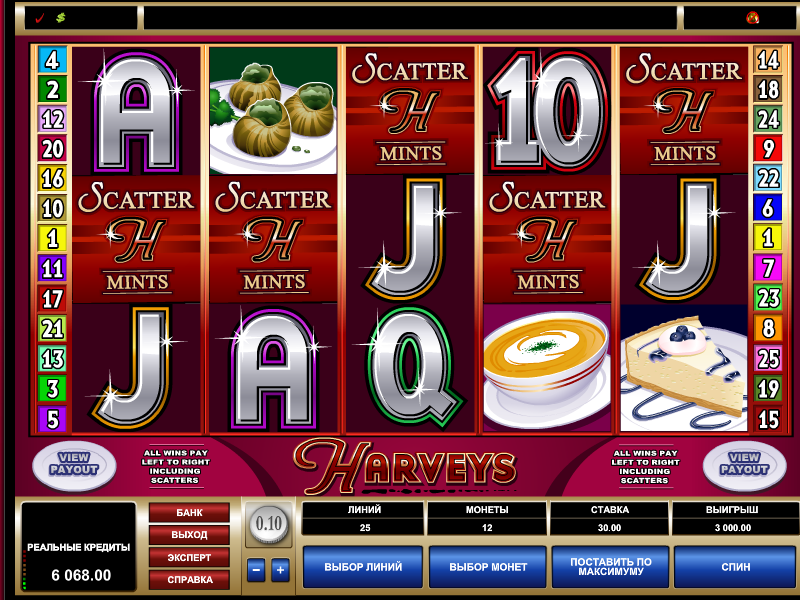Image resolution: width=800 pixels, height=600 pixels.
Task: Open the СПРАВКА help page
Action: tap(189, 579)
